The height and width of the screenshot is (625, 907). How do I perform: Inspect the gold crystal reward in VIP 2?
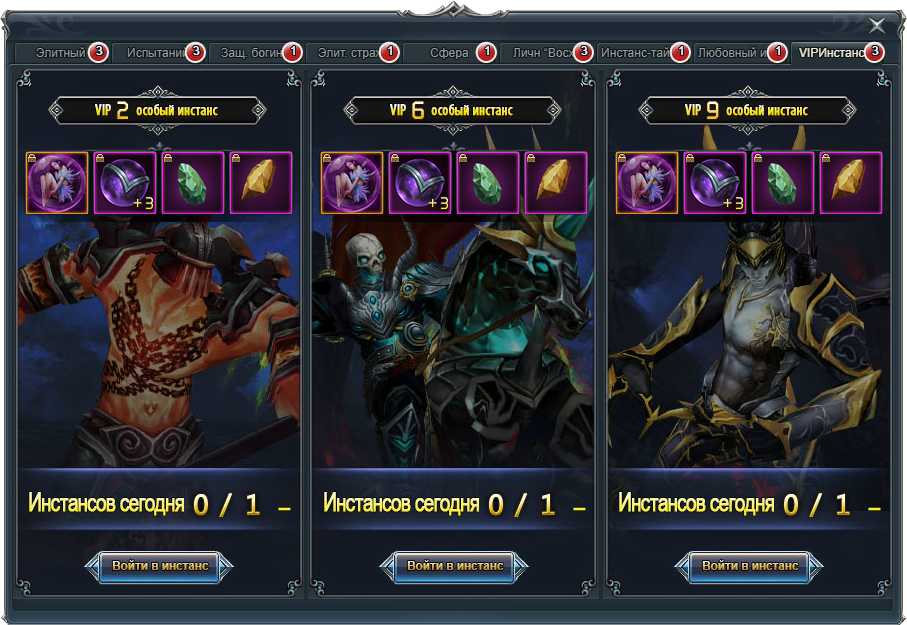[x=261, y=183]
